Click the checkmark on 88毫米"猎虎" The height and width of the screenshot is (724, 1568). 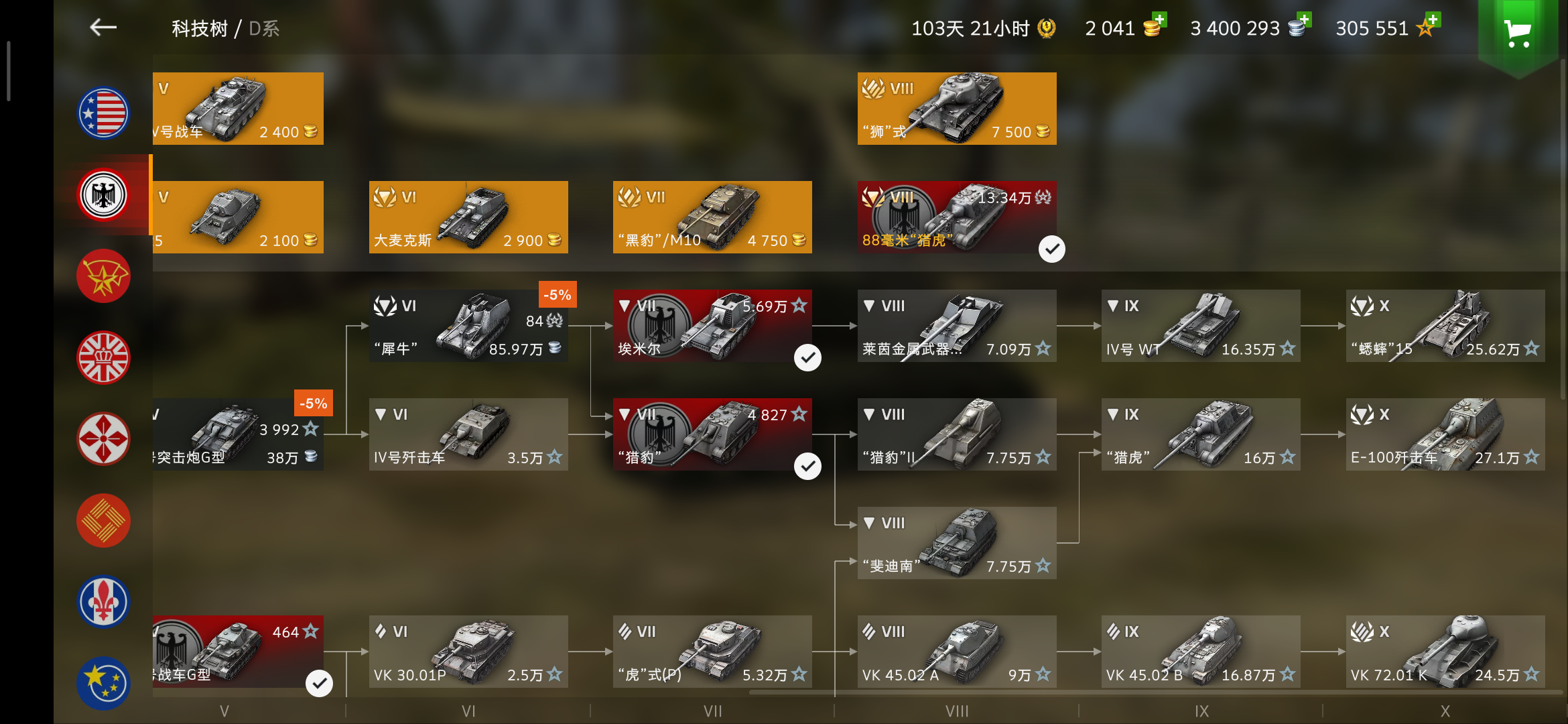1051,249
